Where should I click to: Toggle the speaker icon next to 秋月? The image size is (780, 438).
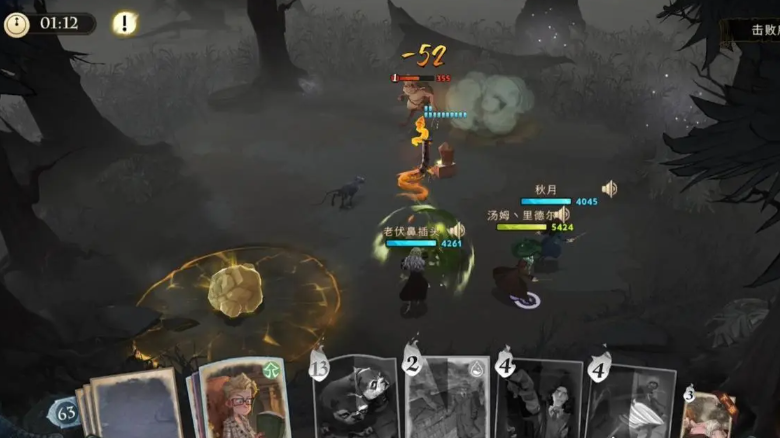609,188
